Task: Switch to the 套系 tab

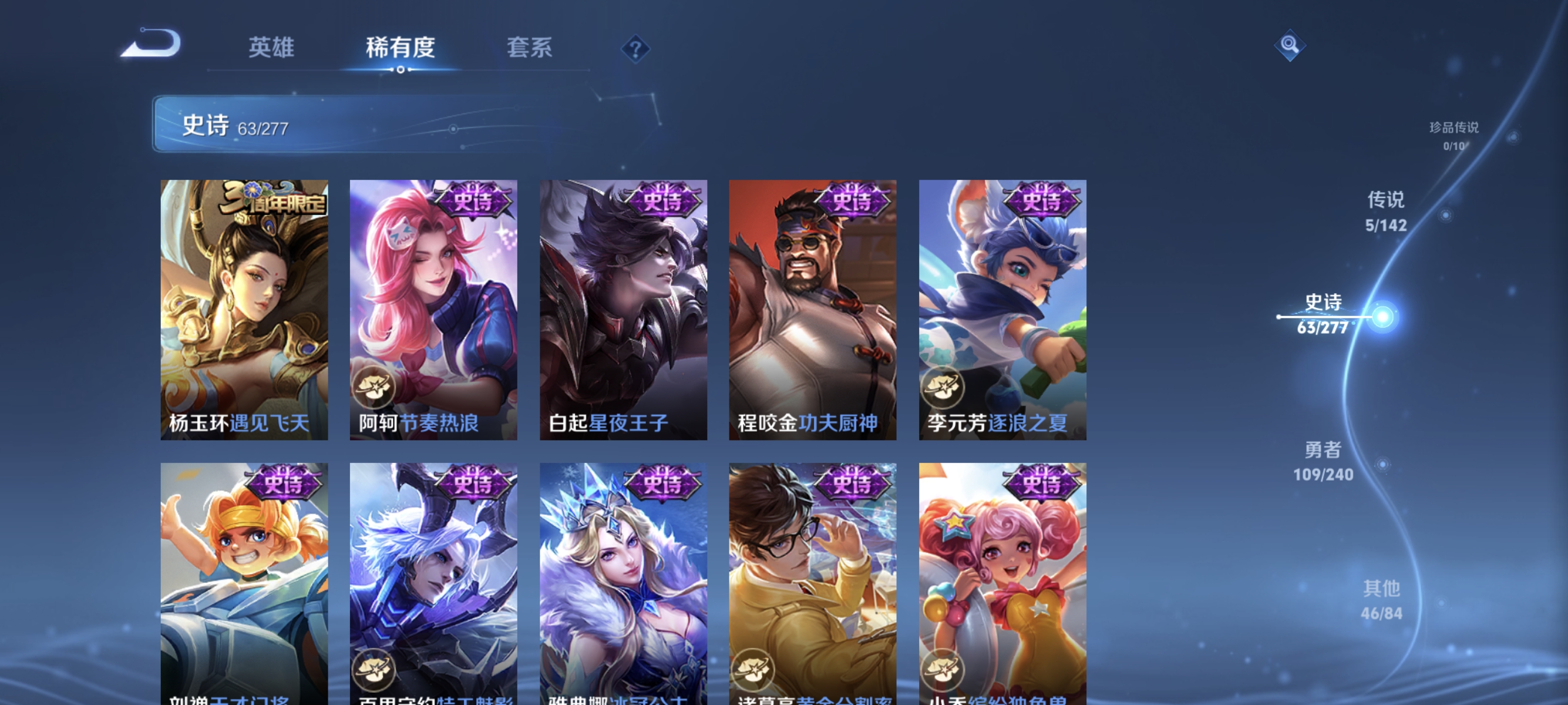Action: pos(531,48)
